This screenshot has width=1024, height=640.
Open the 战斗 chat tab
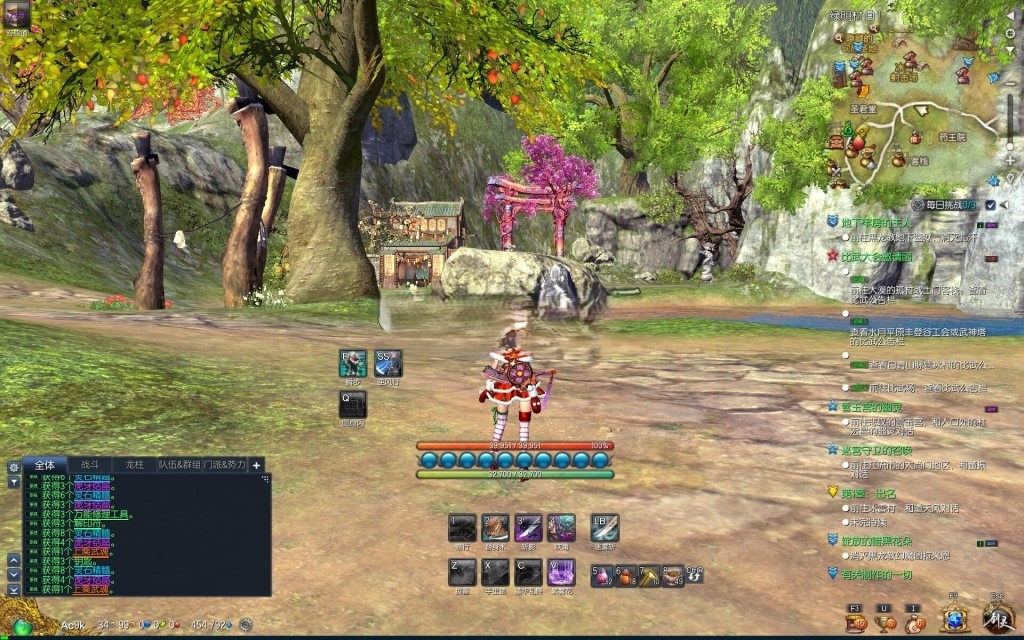90,465
